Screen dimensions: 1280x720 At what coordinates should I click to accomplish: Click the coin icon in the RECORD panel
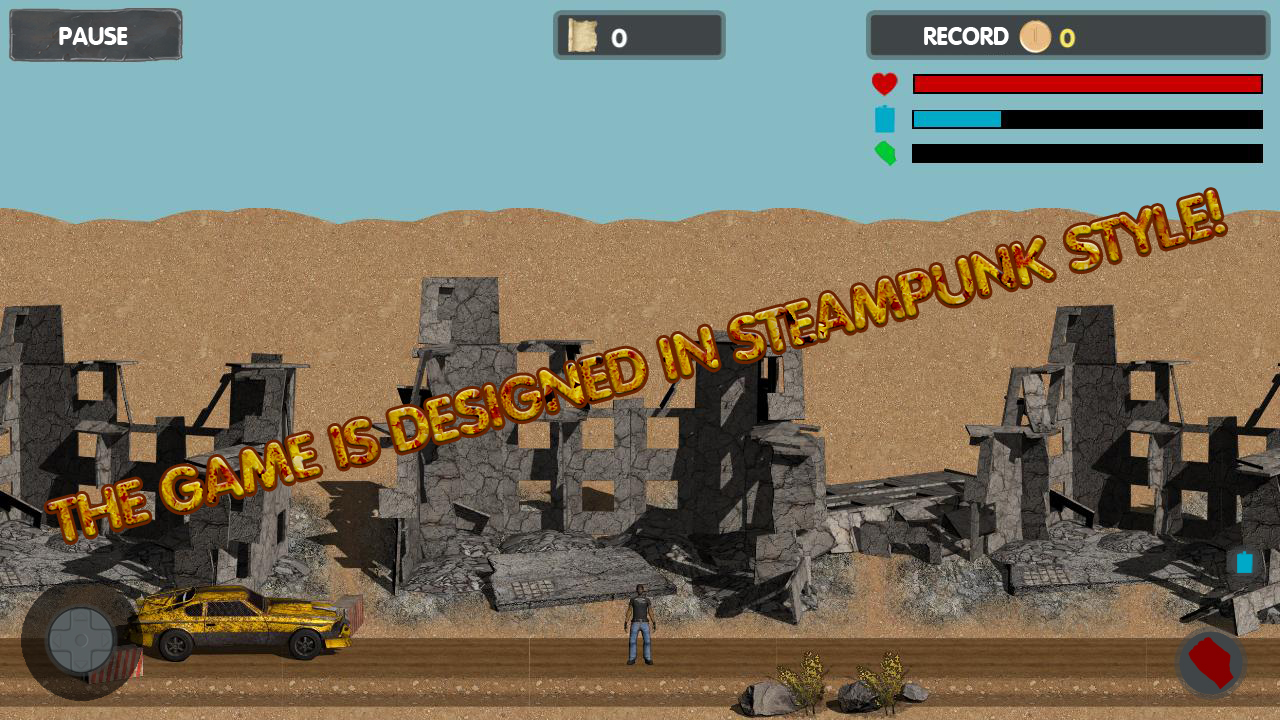pyautogui.click(x=1035, y=37)
